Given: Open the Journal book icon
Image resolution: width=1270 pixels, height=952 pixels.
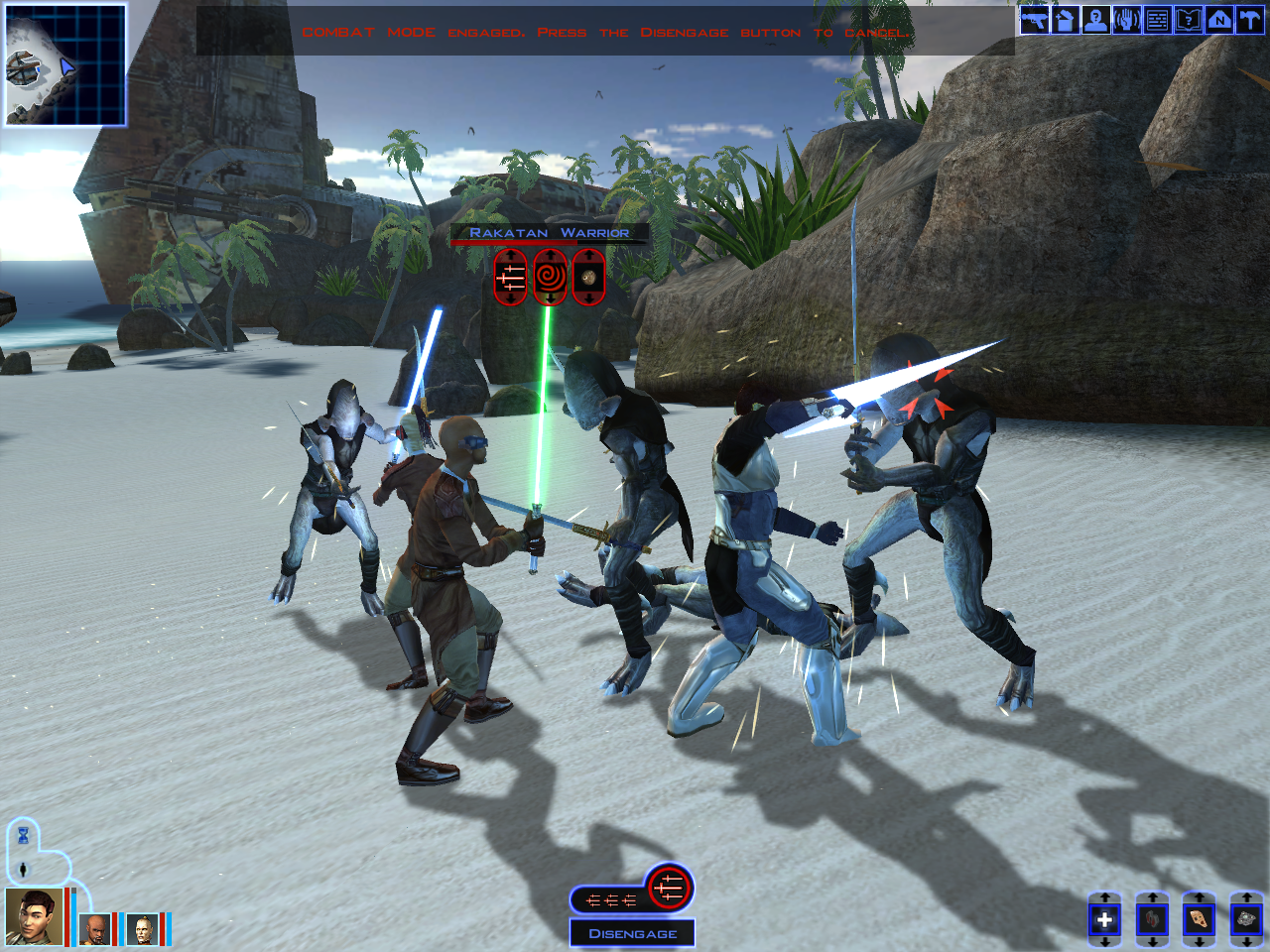Looking at the screenshot, I should [1188, 20].
